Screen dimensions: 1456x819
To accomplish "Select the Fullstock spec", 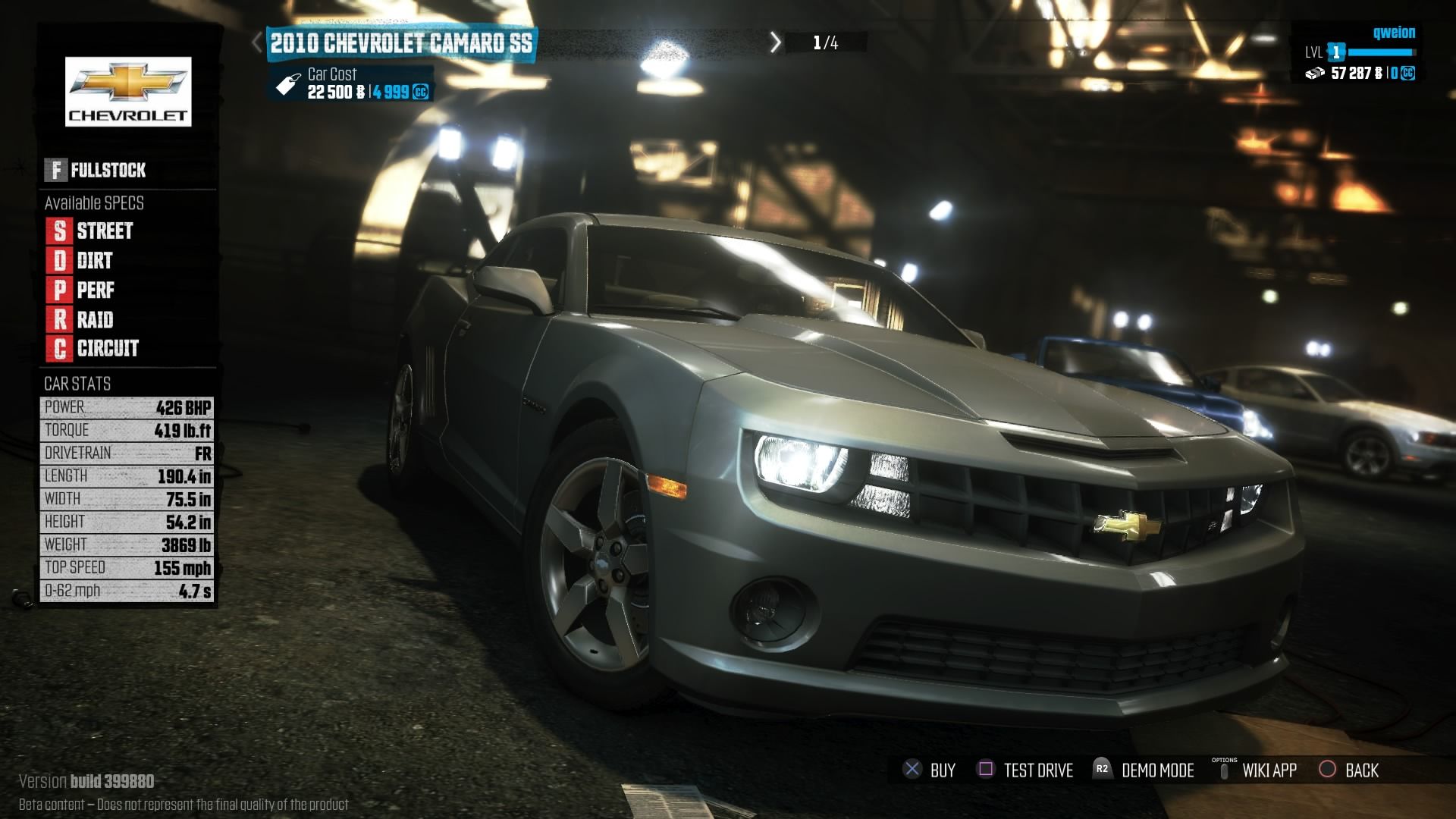I will (96, 170).
